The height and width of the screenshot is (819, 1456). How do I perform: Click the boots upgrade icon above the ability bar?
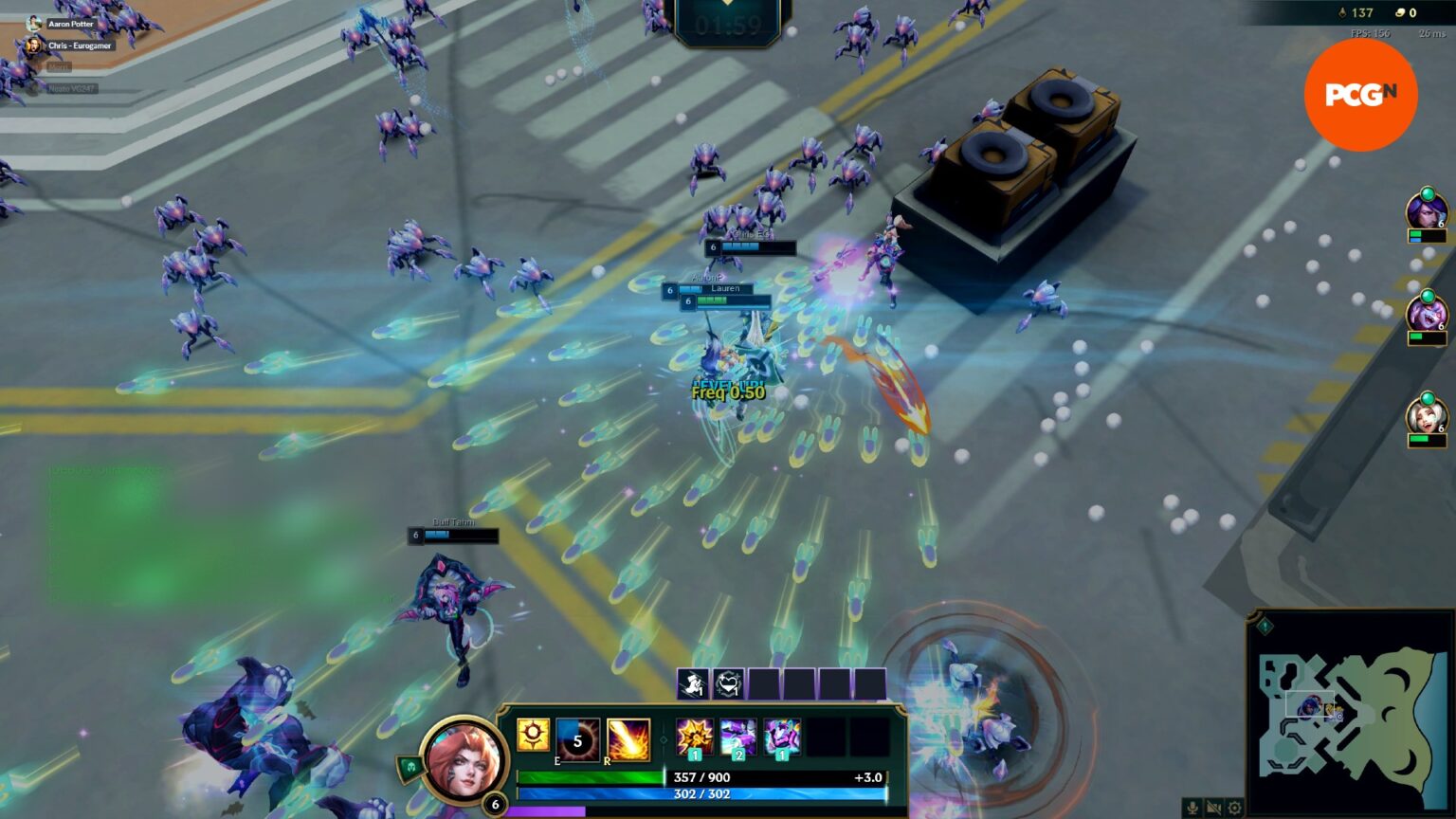(x=691, y=682)
